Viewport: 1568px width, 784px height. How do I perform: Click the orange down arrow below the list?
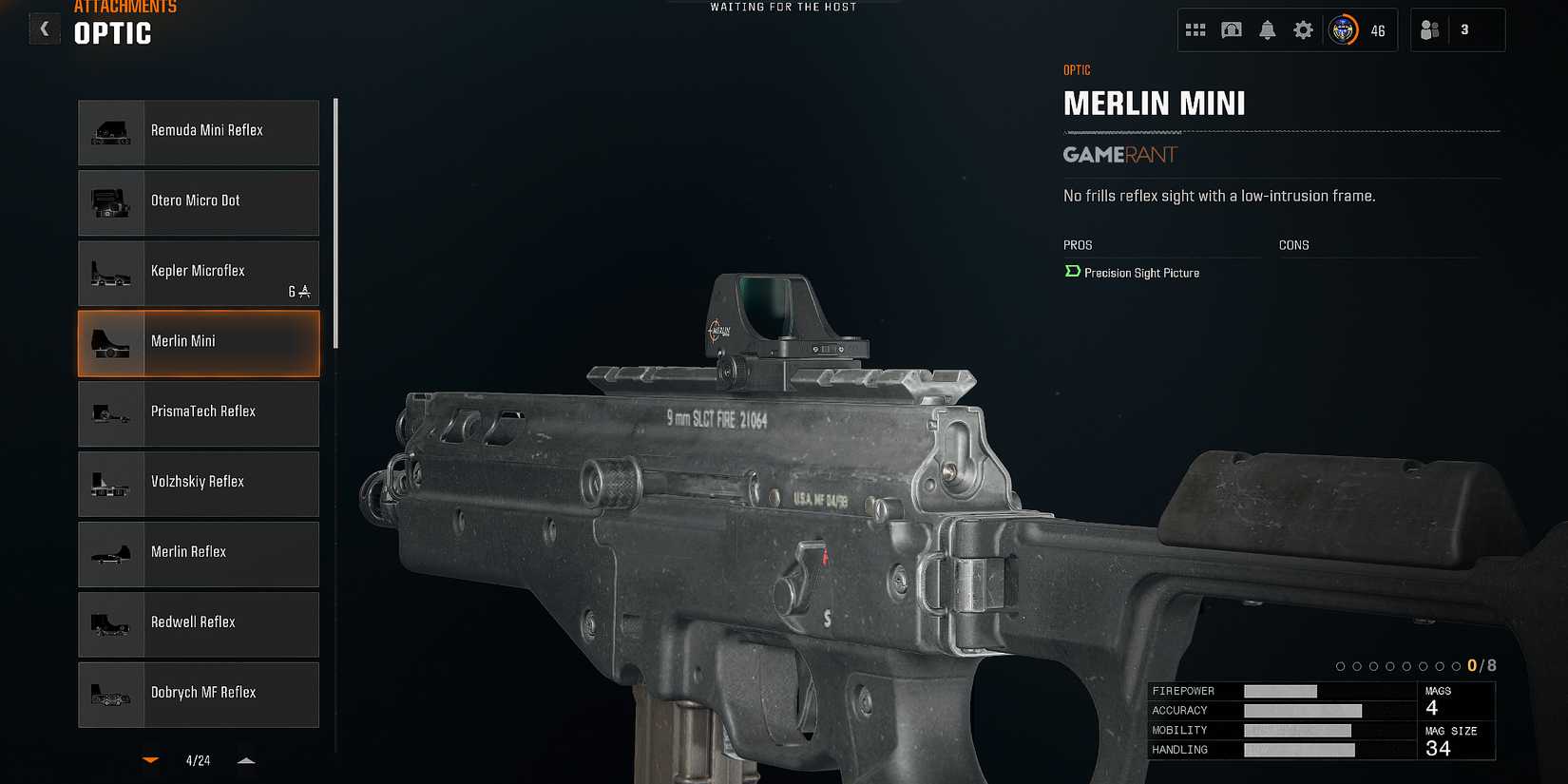150,760
